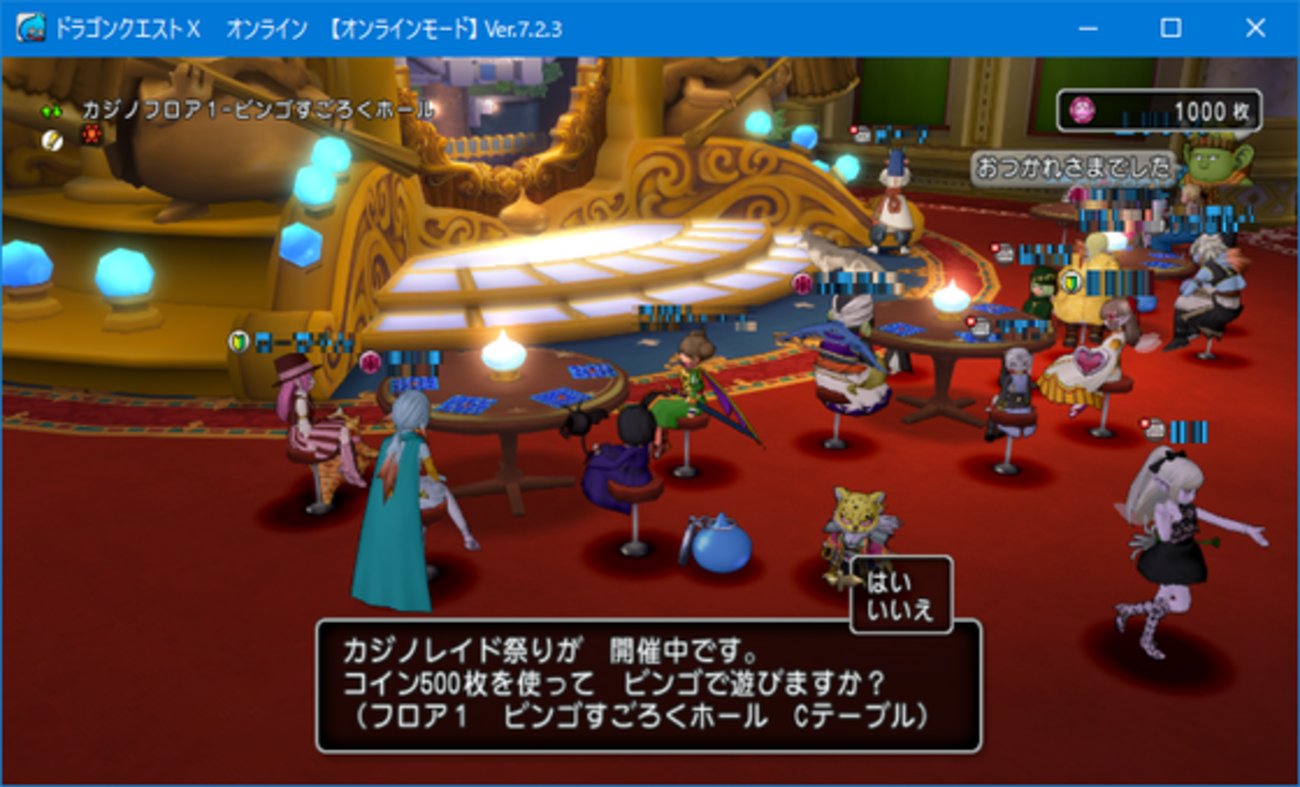Click the pink casino coin icon on the counter
This screenshot has height=787, width=1300.
pos(1082,110)
